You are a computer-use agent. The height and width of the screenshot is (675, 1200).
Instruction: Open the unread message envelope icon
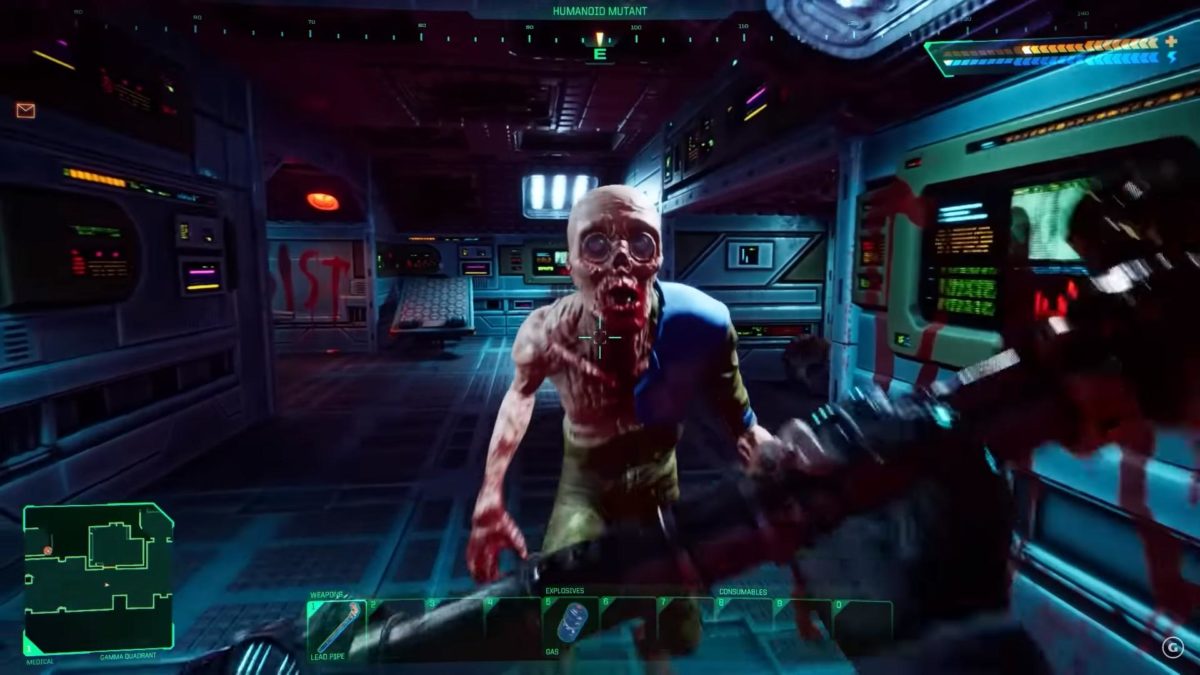click(26, 111)
